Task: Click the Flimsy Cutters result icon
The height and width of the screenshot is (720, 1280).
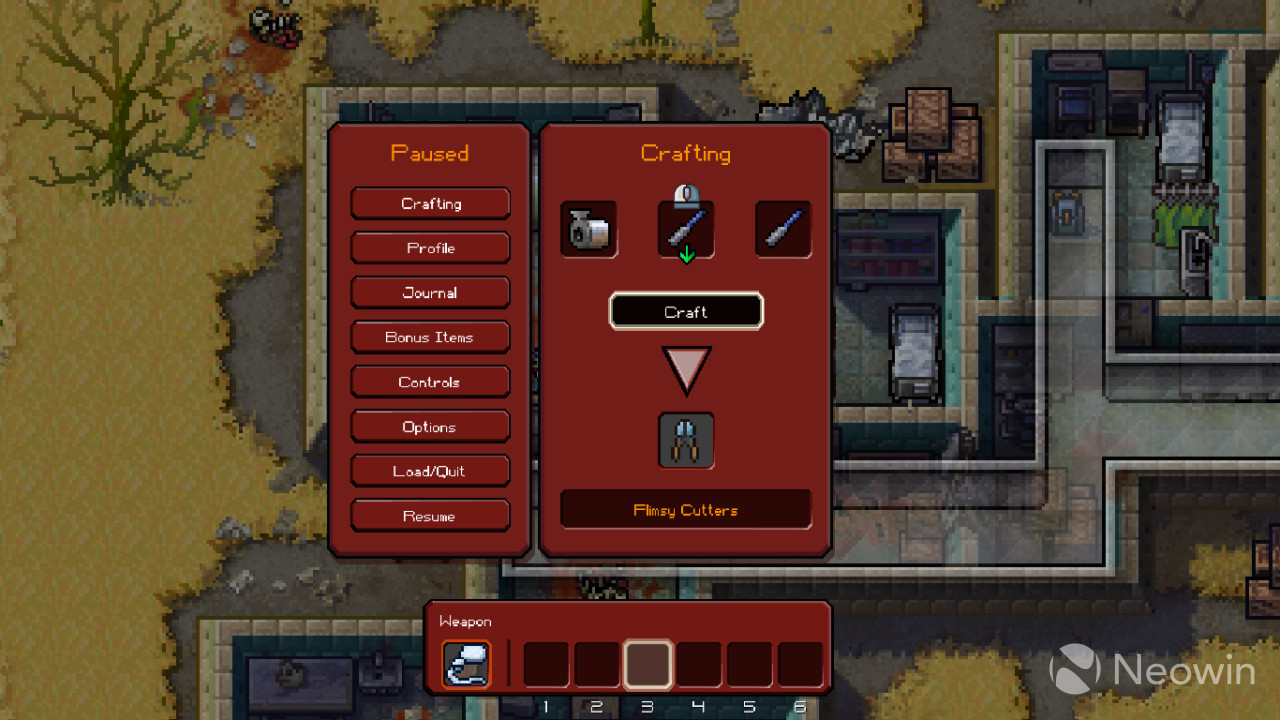Action: [686, 440]
